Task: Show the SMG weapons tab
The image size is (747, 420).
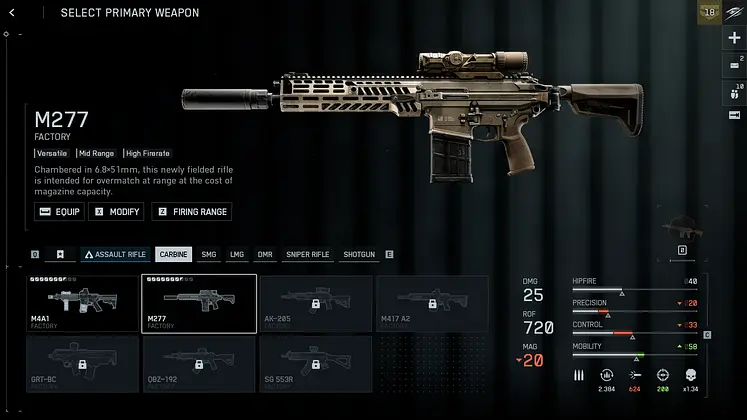Action: [209, 254]
